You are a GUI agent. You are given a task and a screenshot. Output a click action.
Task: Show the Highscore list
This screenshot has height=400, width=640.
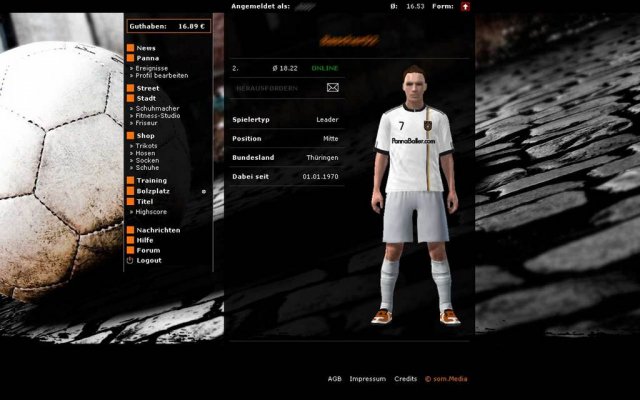[x=153, y=212]
